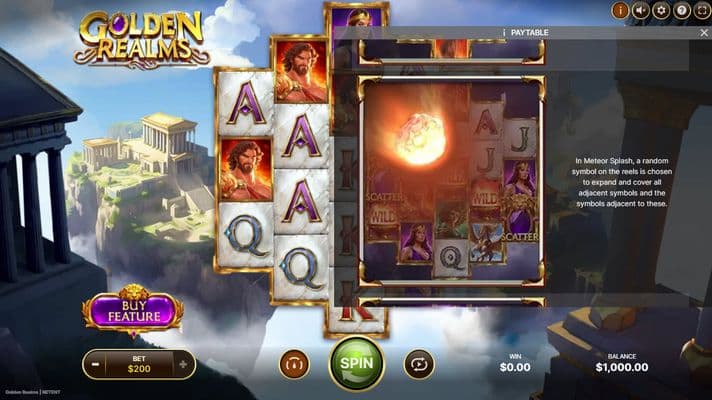Open autoplay with the loop arrows icon
This screenshot has height=400, width=712.
click(419, 364)
